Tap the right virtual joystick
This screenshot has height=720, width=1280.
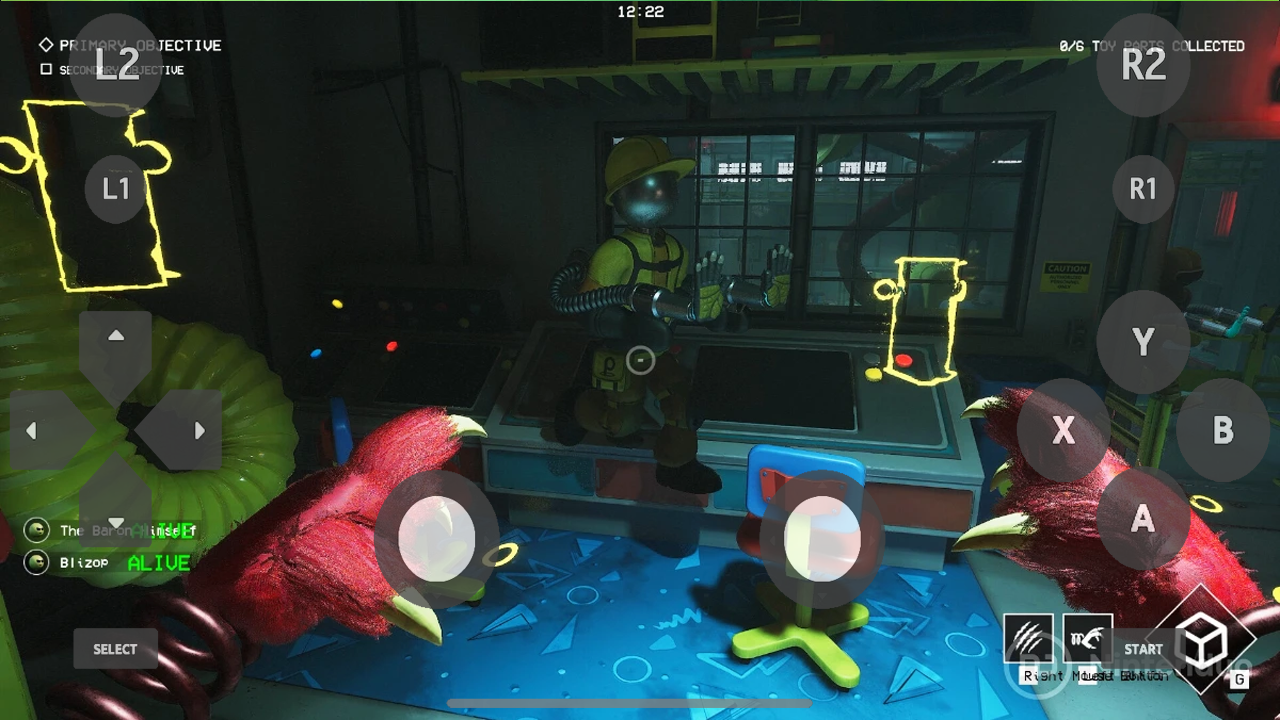(823, 540)
